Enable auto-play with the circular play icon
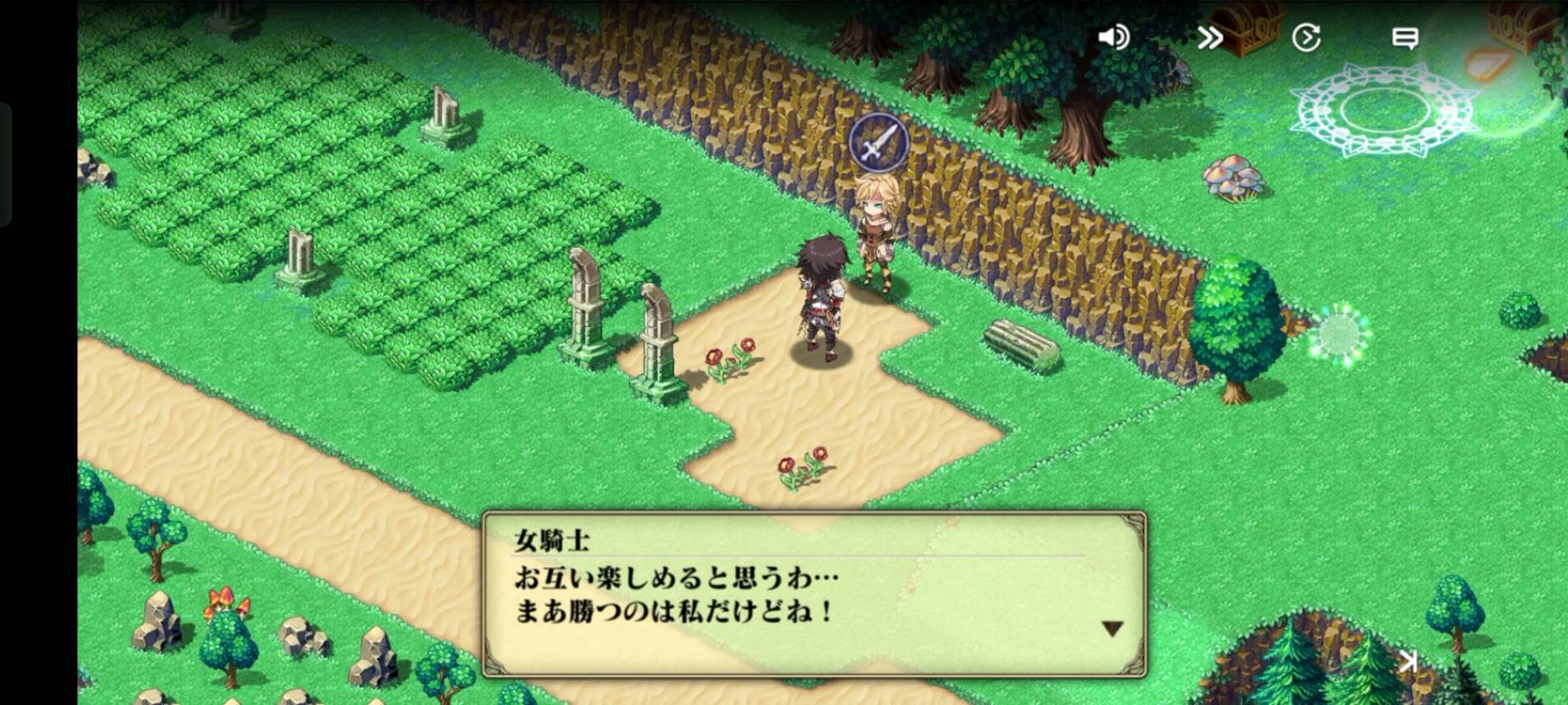Image resolution: width=1568 pixels, height=705 pixels. (1306, 38)
